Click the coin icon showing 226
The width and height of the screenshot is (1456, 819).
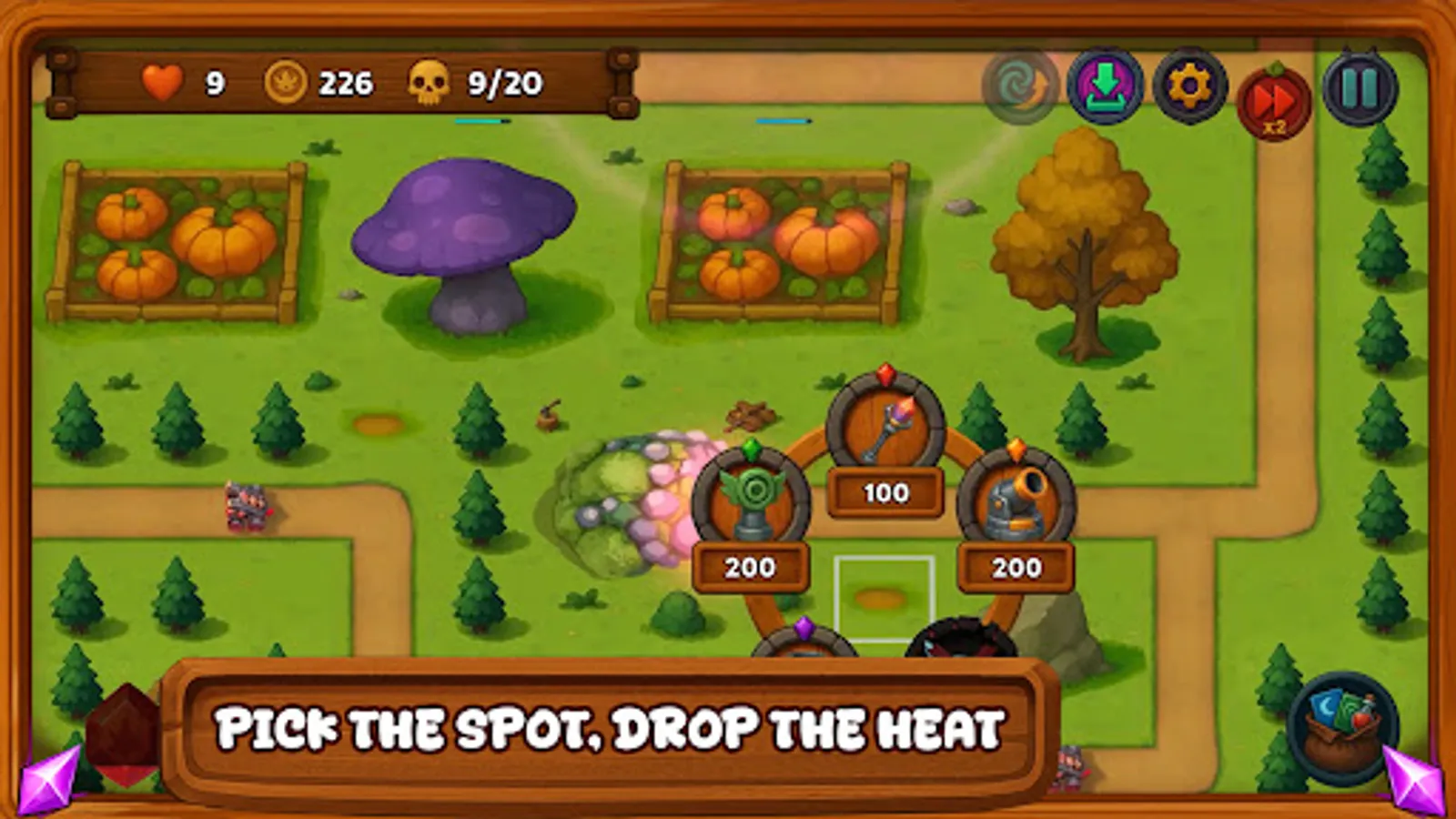pyautogui.click(x=283, y=83)
